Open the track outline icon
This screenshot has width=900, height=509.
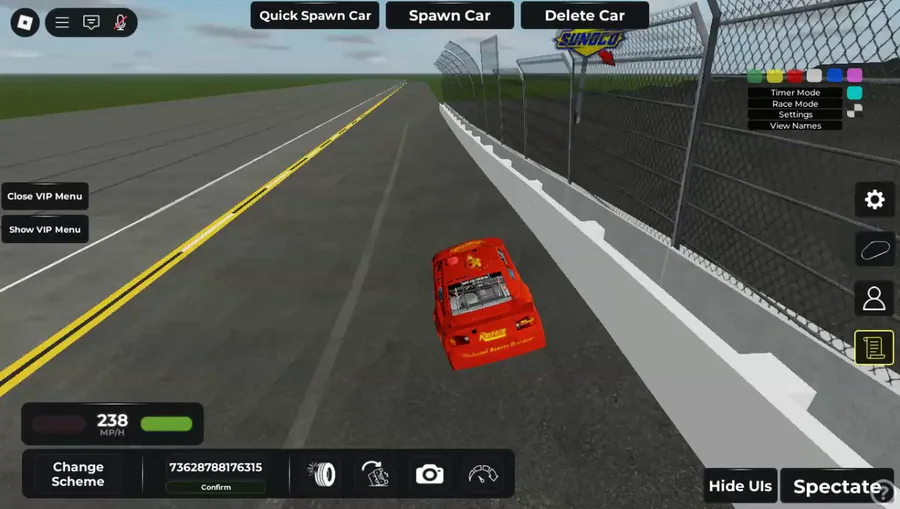(874, 249)
